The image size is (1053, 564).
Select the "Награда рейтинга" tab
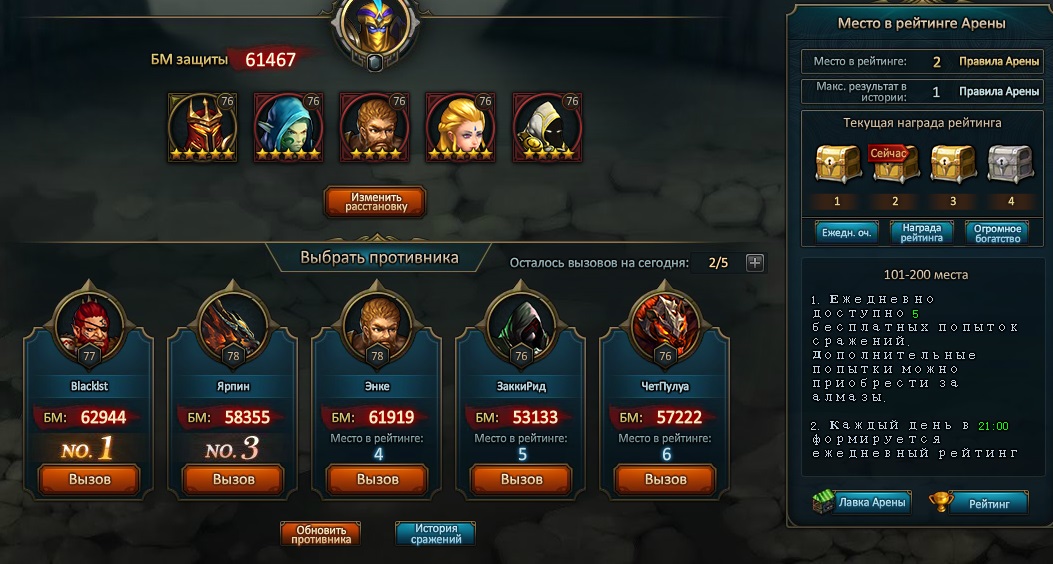[x=922, y=232]
